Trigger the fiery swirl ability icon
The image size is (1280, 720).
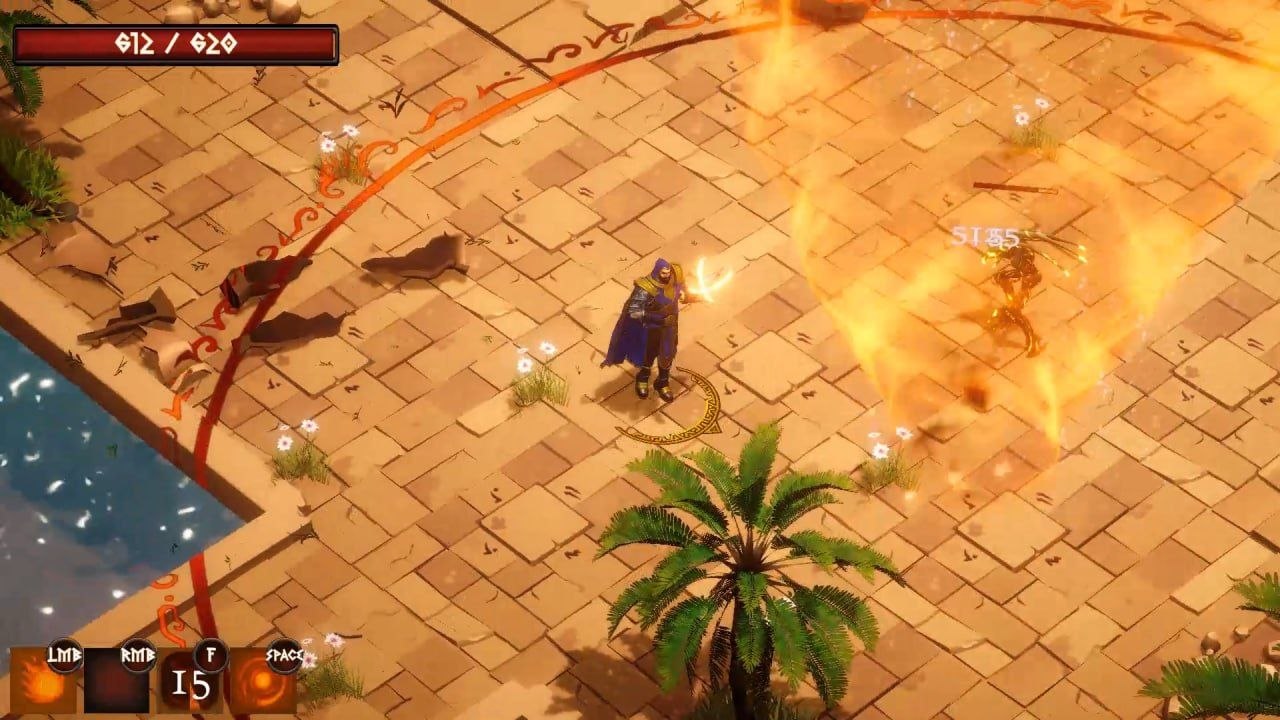pos(261,682)
